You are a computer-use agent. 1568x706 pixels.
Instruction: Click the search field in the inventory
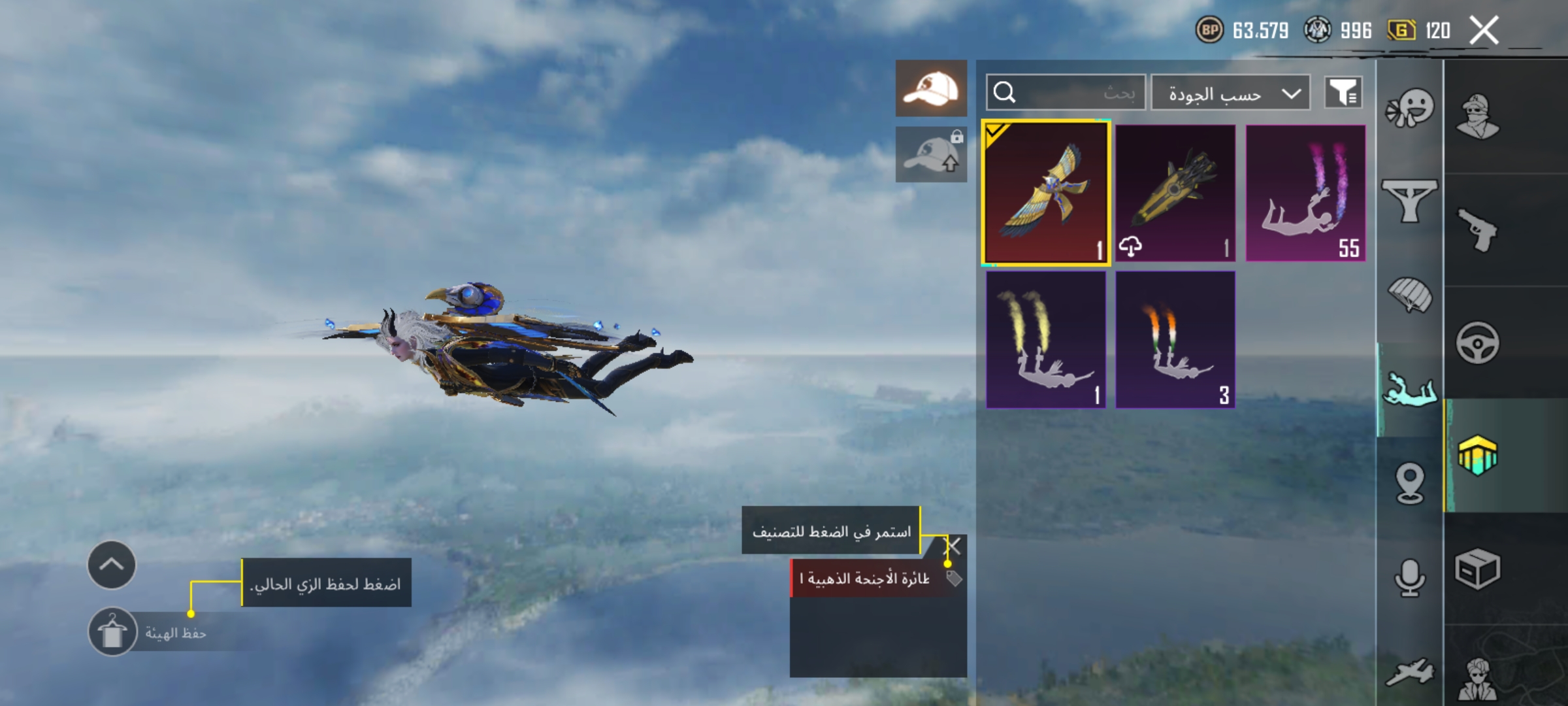click(x=1066, y=93)
